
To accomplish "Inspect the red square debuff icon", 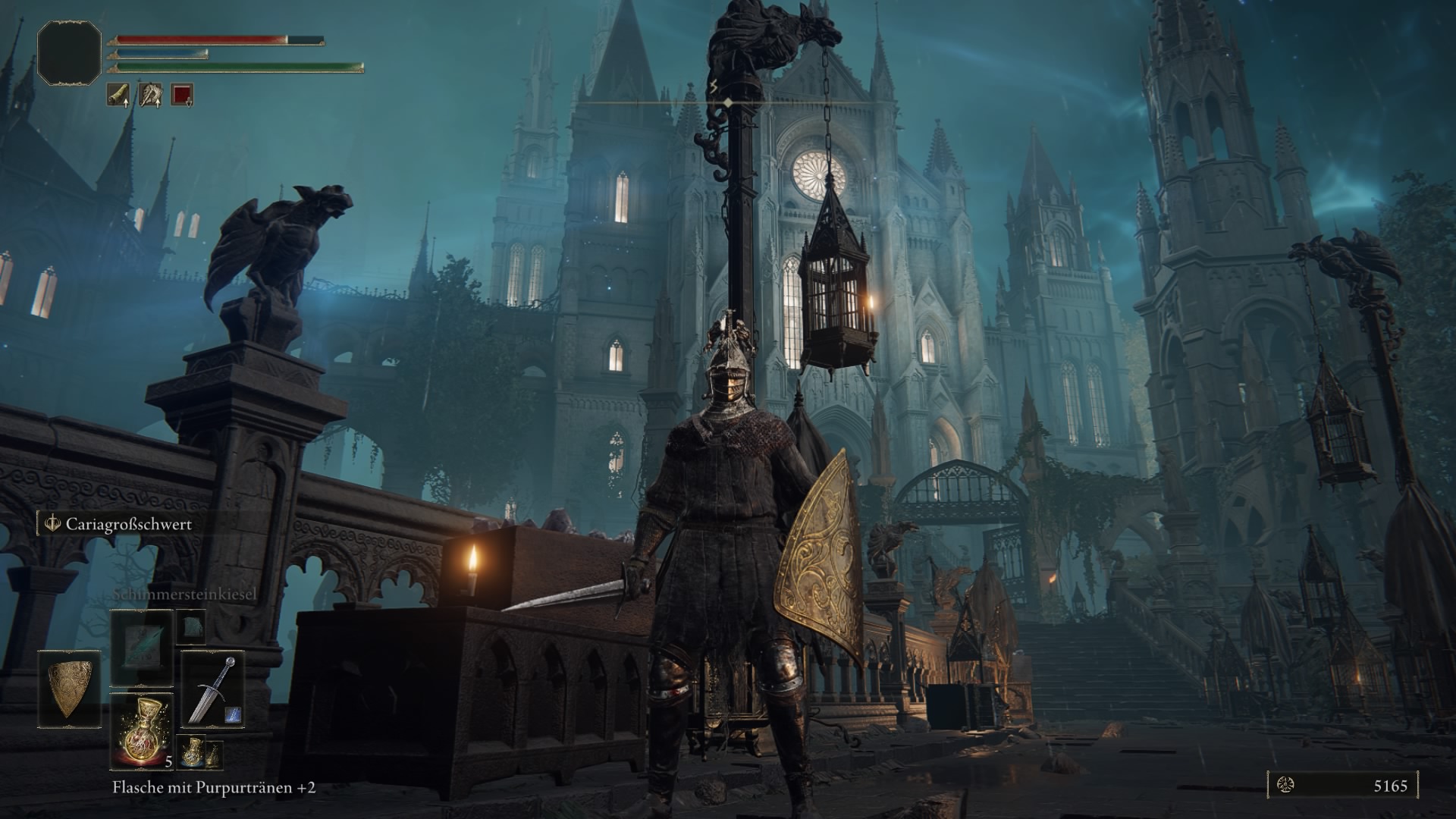I will pyautogui.click(x=182, y=94).
